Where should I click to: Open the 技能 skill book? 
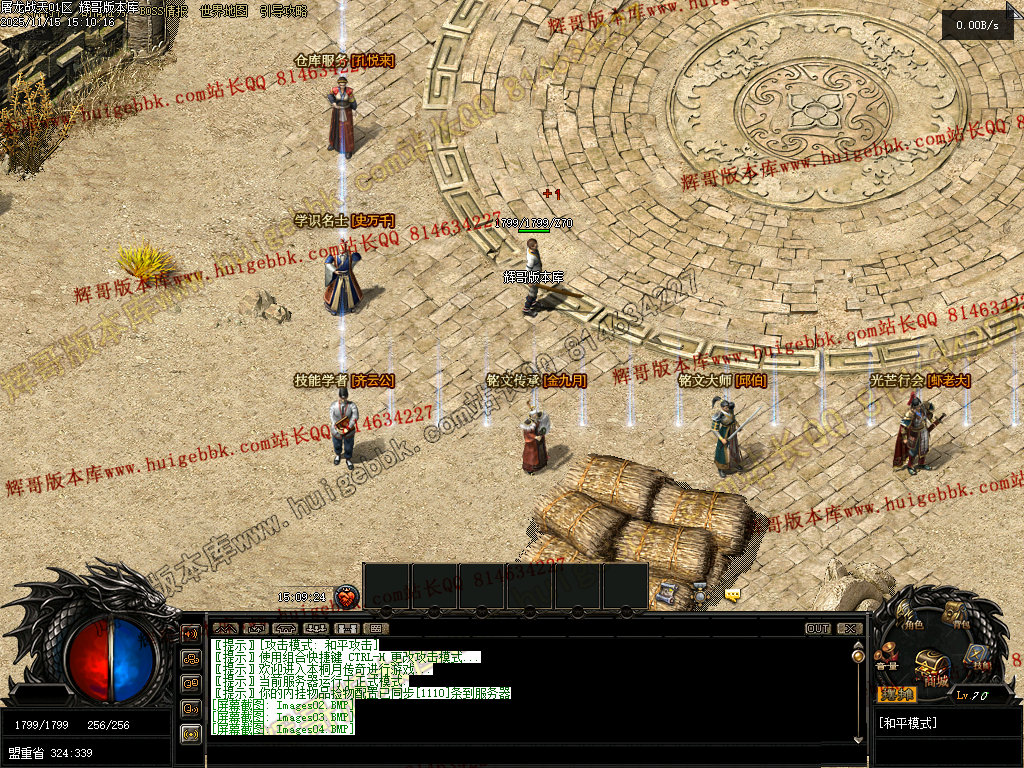978,658
